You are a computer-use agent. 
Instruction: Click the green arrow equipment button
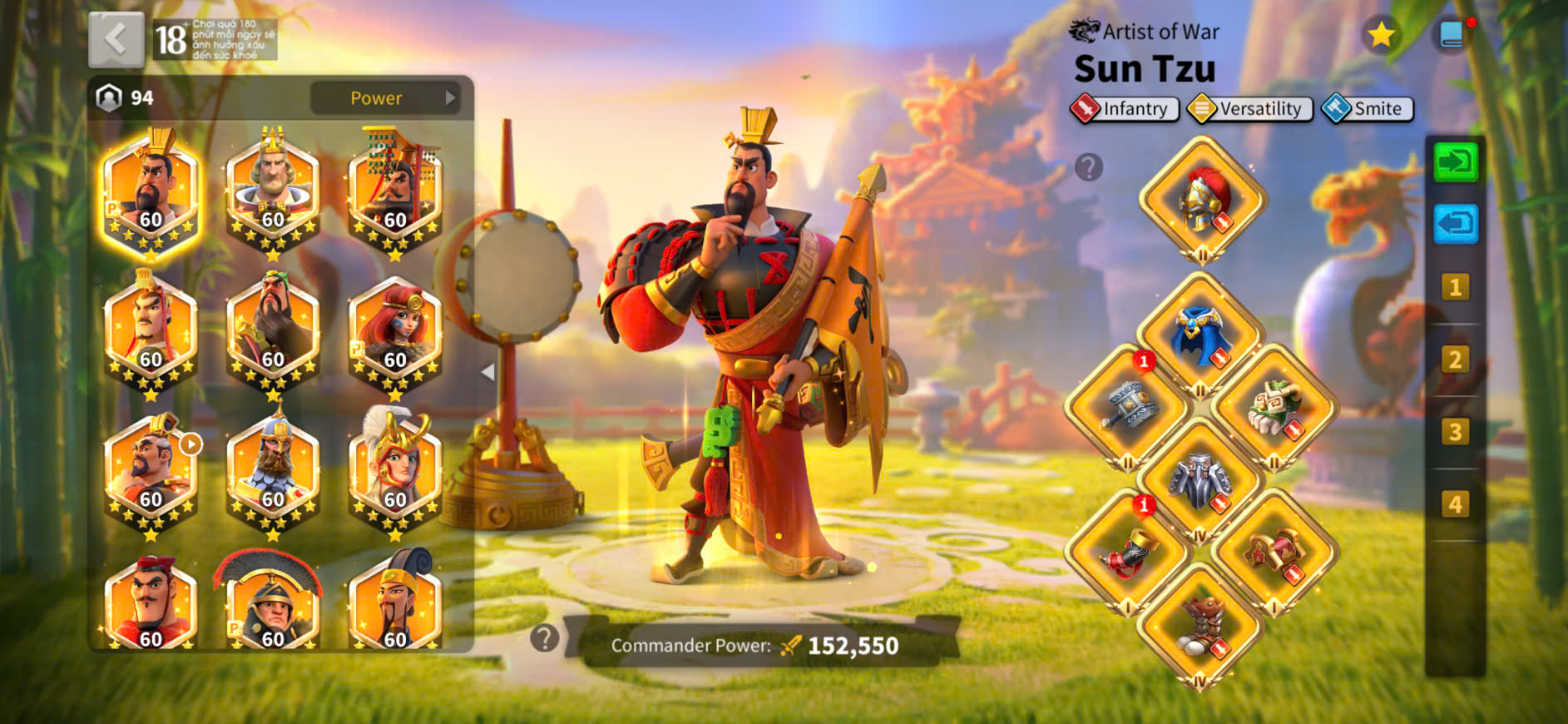[1456, 161]
